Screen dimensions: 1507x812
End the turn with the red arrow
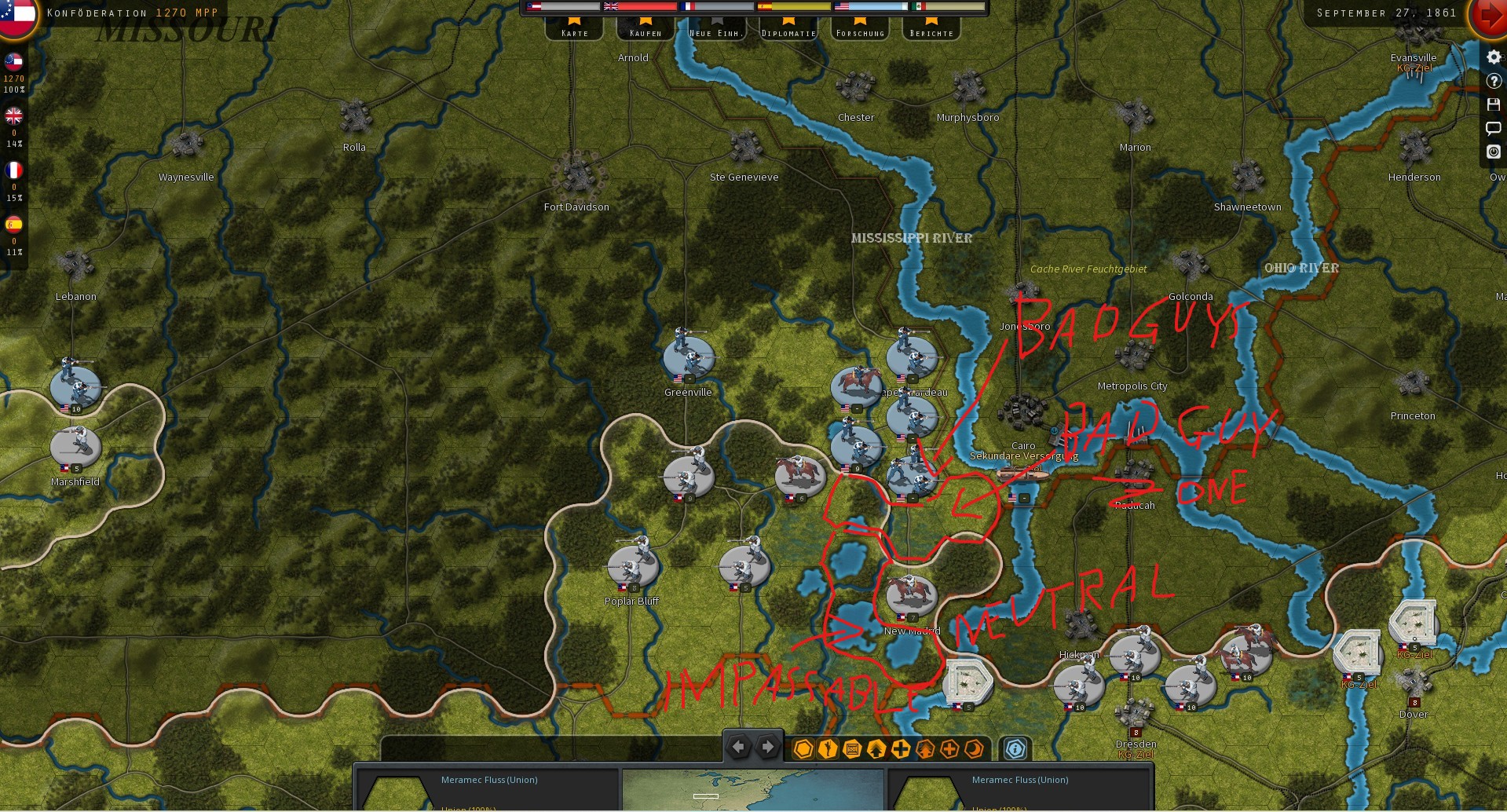(1491, 16)
